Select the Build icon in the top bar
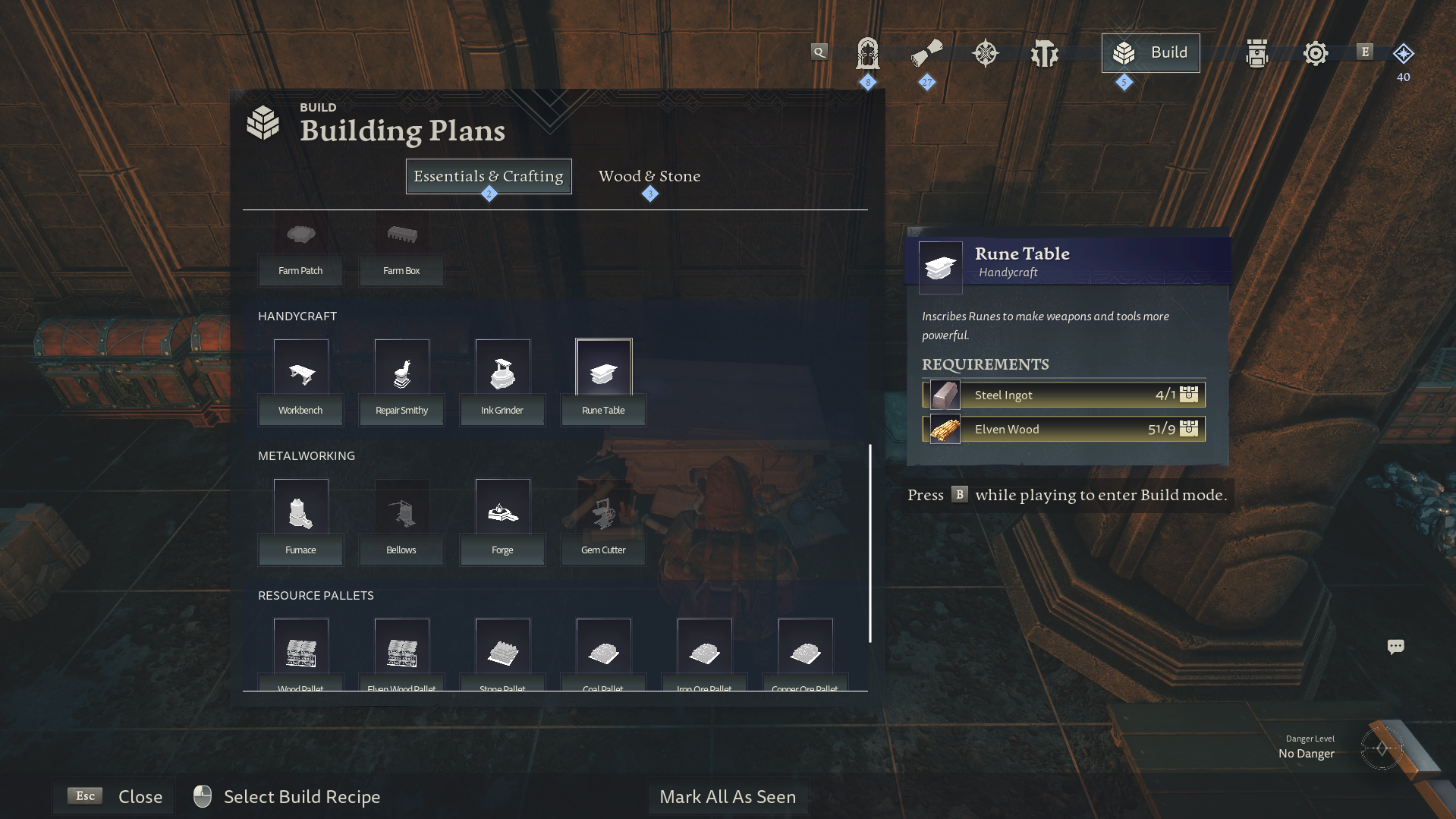 click(x=1150, y=52)
